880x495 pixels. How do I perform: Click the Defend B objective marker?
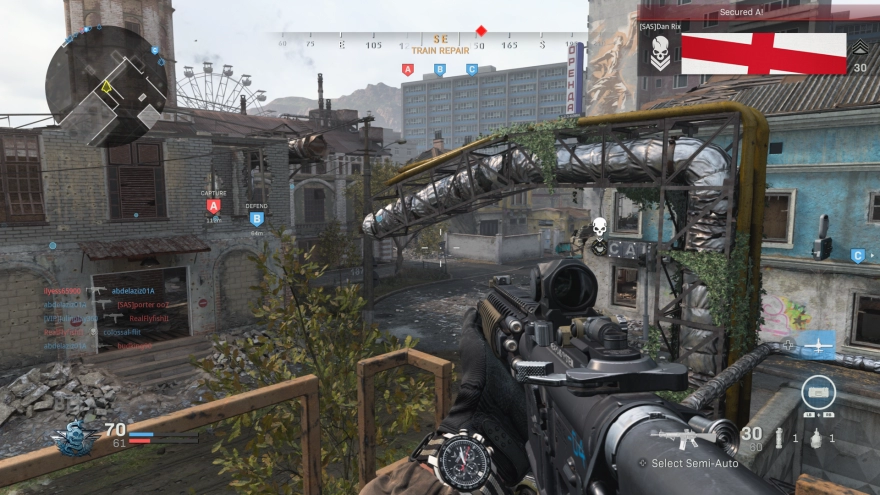pyautogui.click(x=256, y=218)
